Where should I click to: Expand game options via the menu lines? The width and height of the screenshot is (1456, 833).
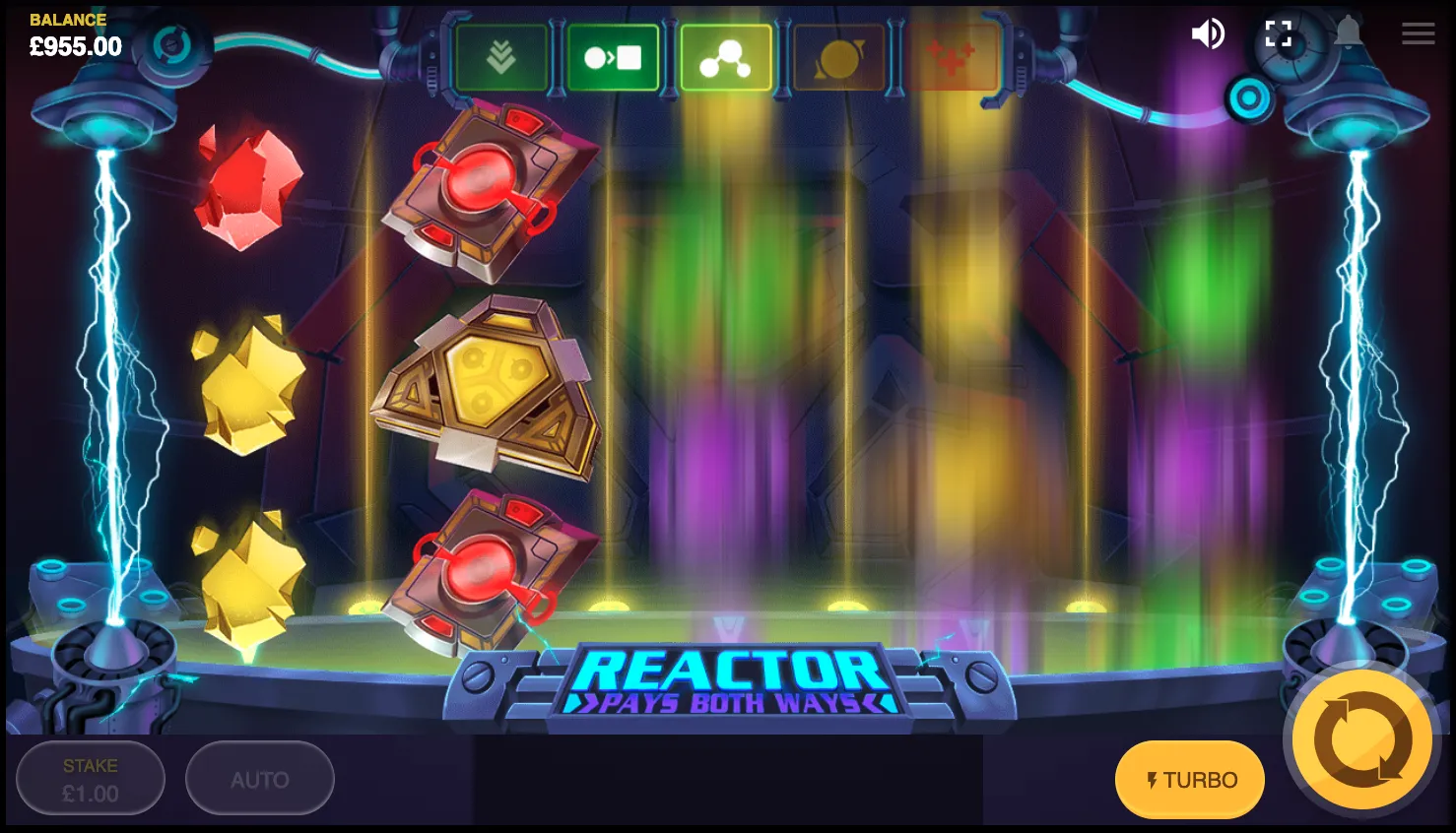[x=1418, y=32]
